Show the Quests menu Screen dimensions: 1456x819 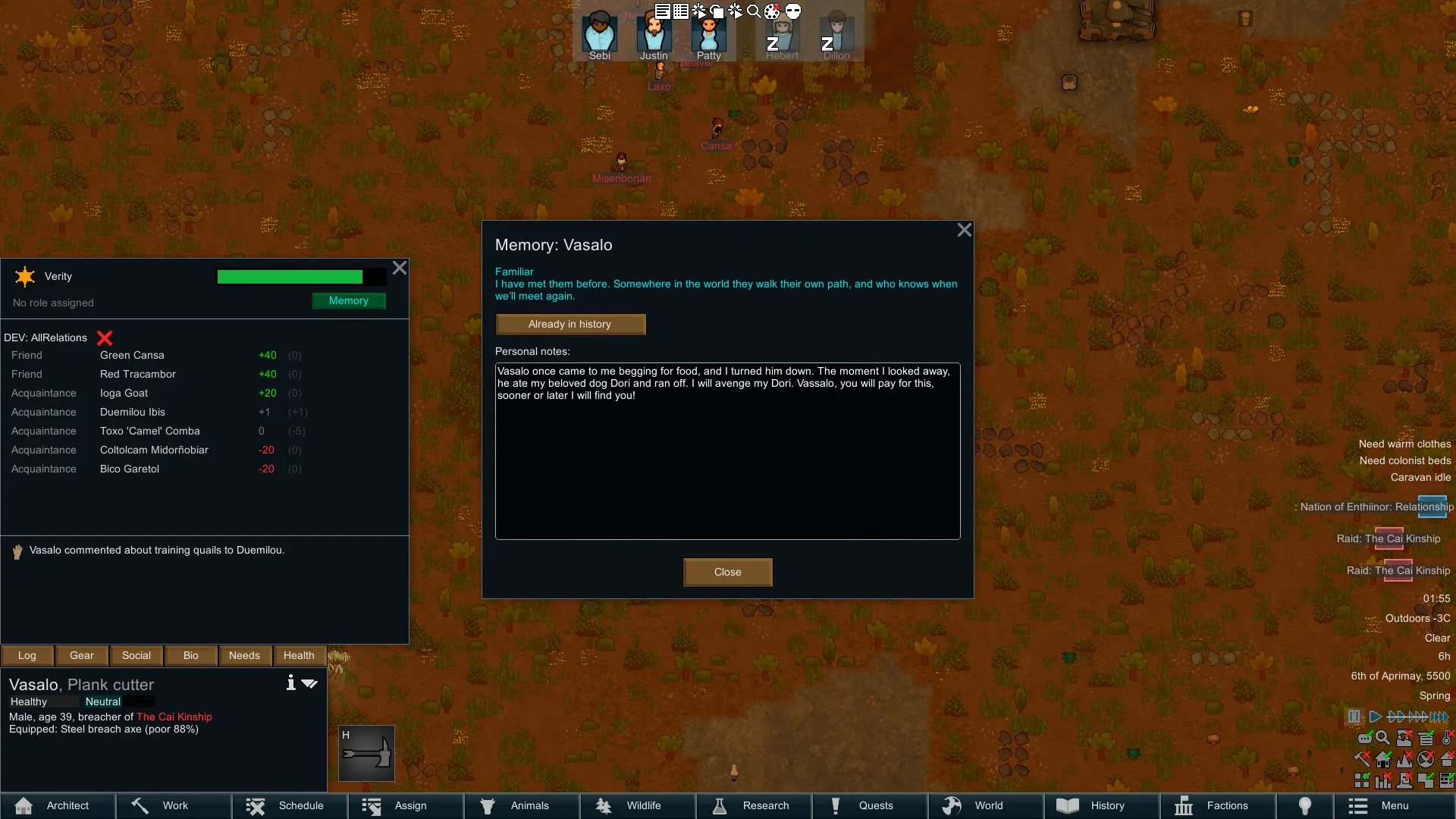click(869, 805)
